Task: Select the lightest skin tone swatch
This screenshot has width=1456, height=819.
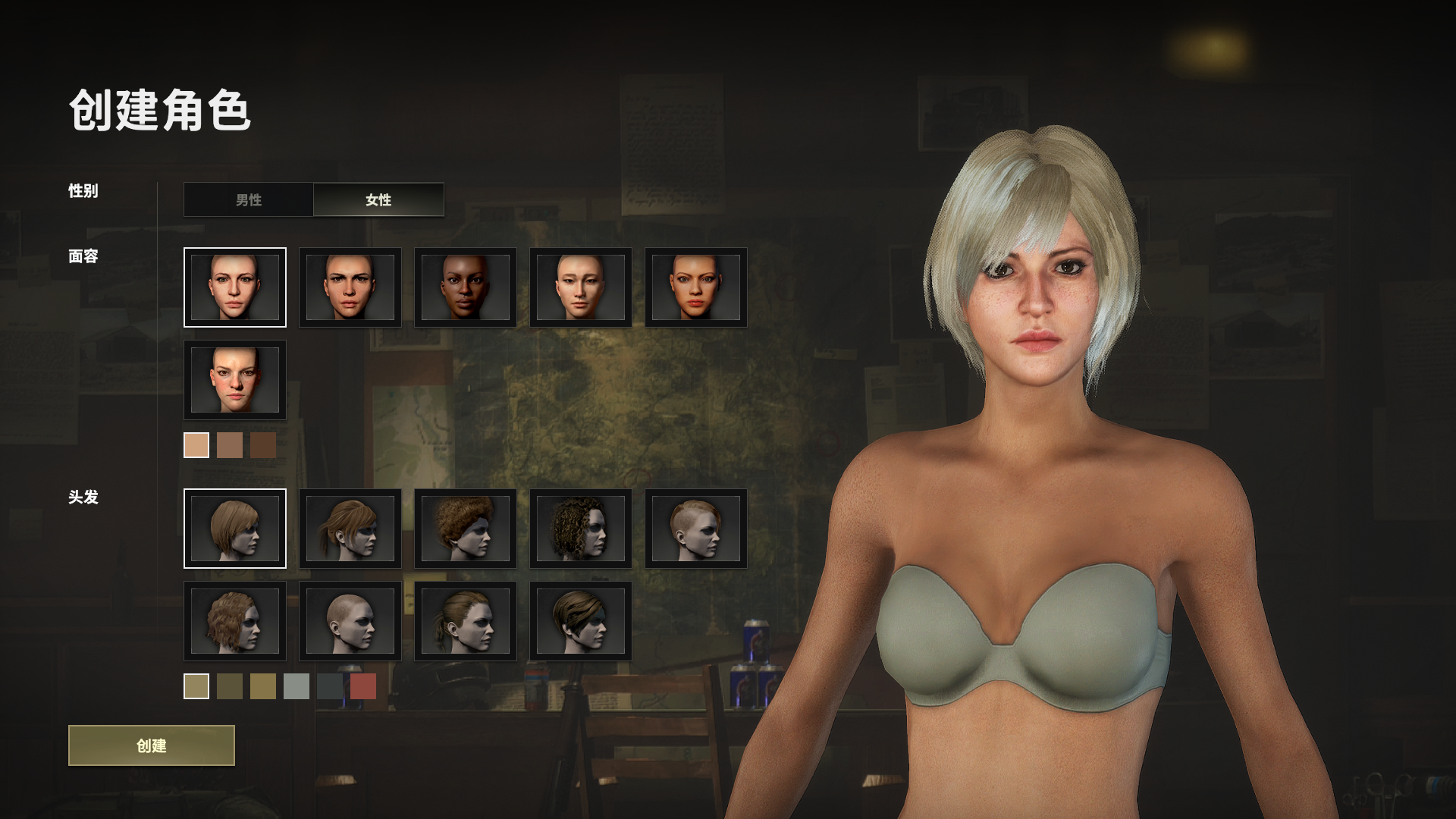Action: click(x=196, y=445)
